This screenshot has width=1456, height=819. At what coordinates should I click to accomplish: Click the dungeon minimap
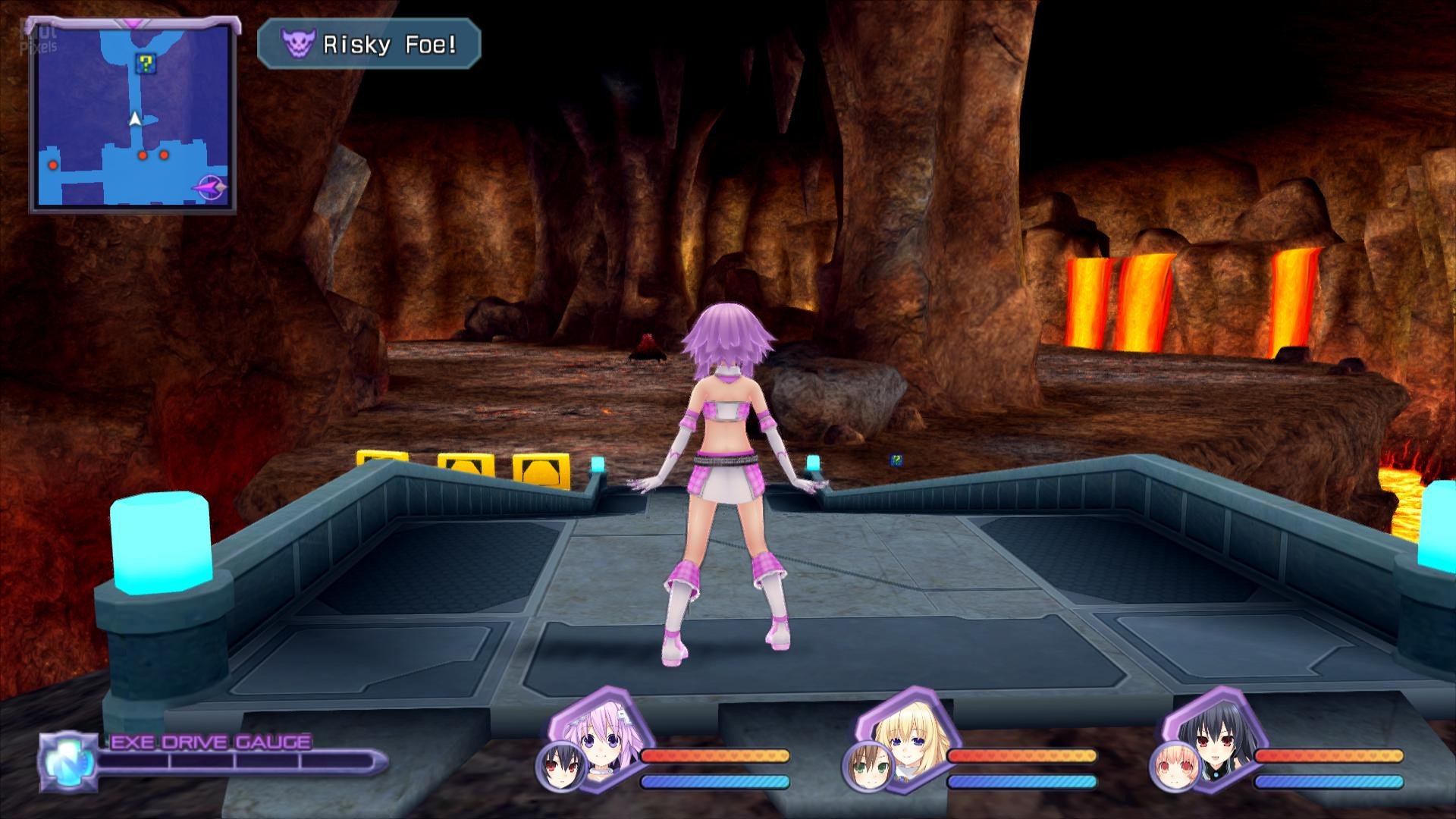point(131,115)
